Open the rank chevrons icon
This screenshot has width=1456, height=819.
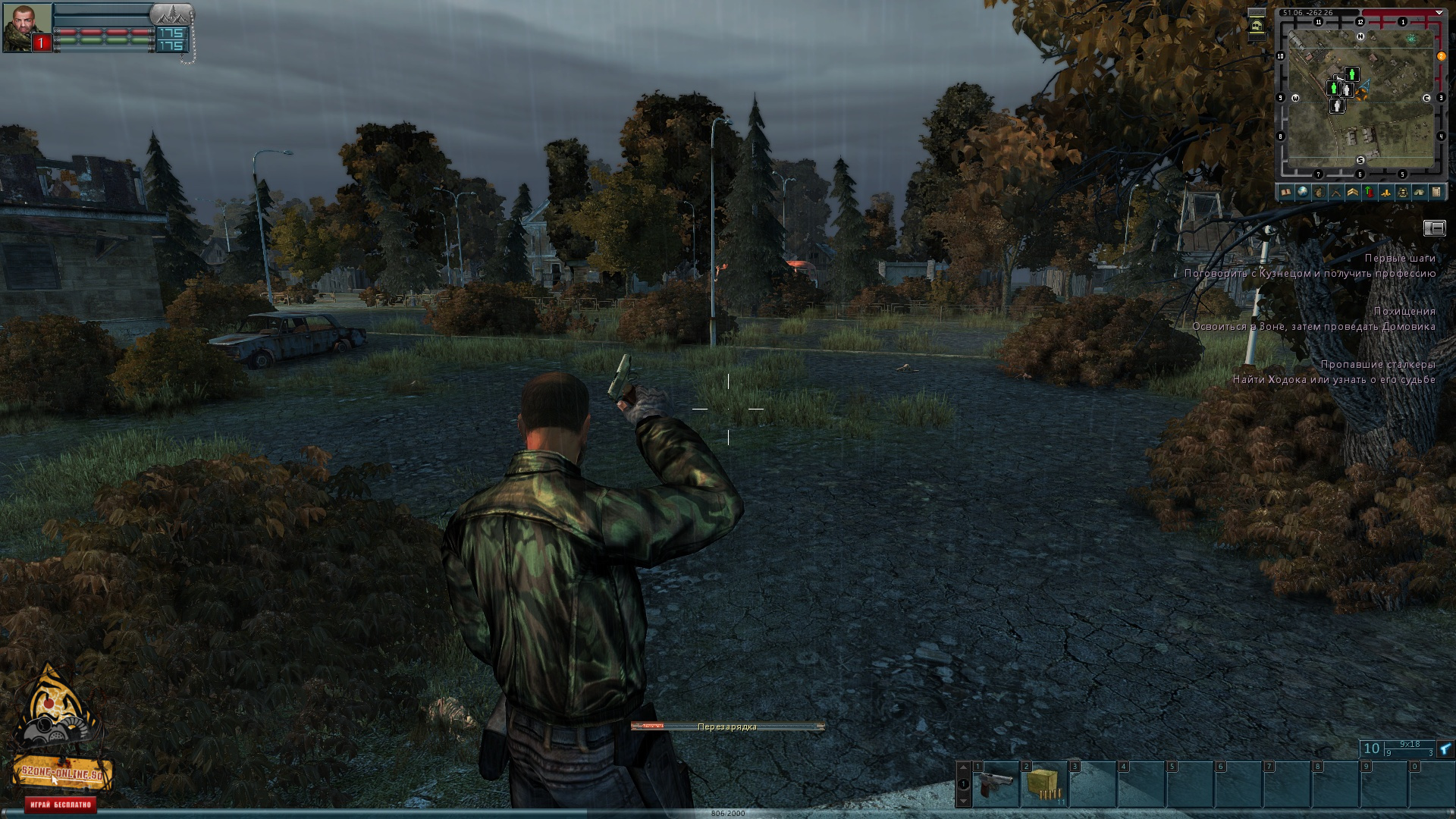point(1353,193)
